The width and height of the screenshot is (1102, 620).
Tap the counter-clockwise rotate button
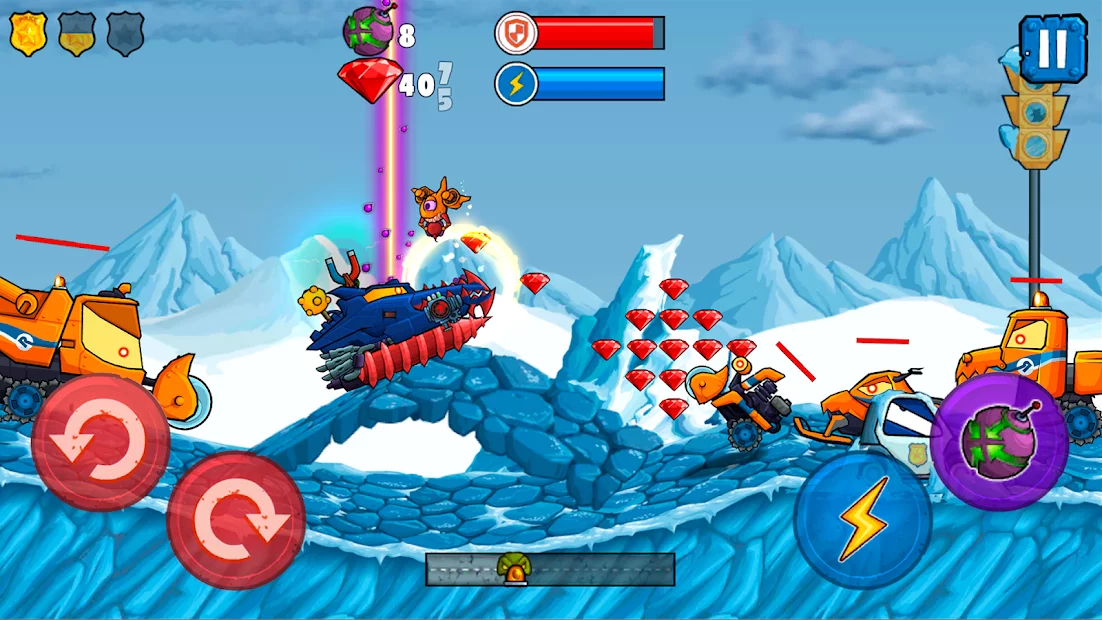click(100, 443)
